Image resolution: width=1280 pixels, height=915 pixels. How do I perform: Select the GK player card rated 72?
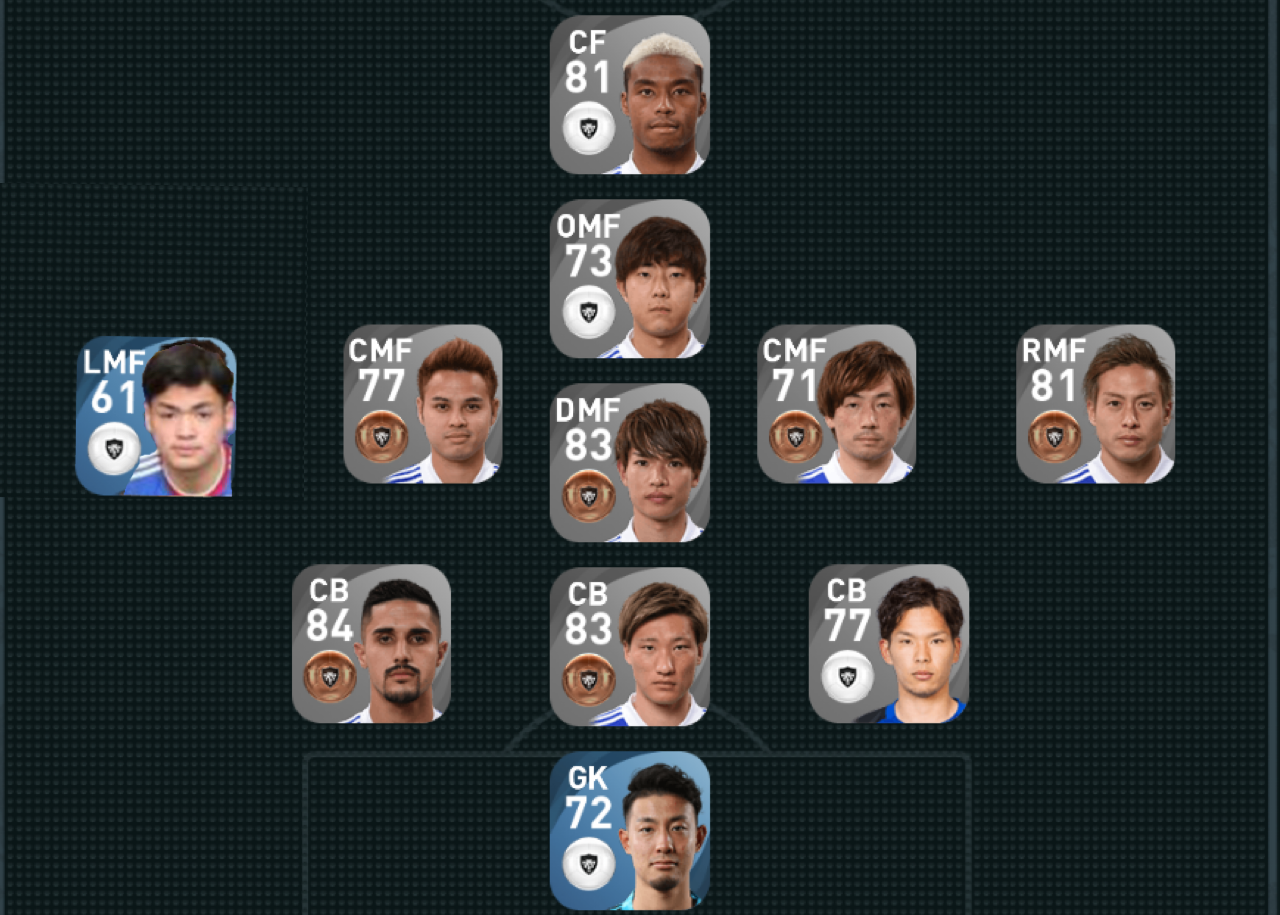pyautogui.click(x=630, y=830)
